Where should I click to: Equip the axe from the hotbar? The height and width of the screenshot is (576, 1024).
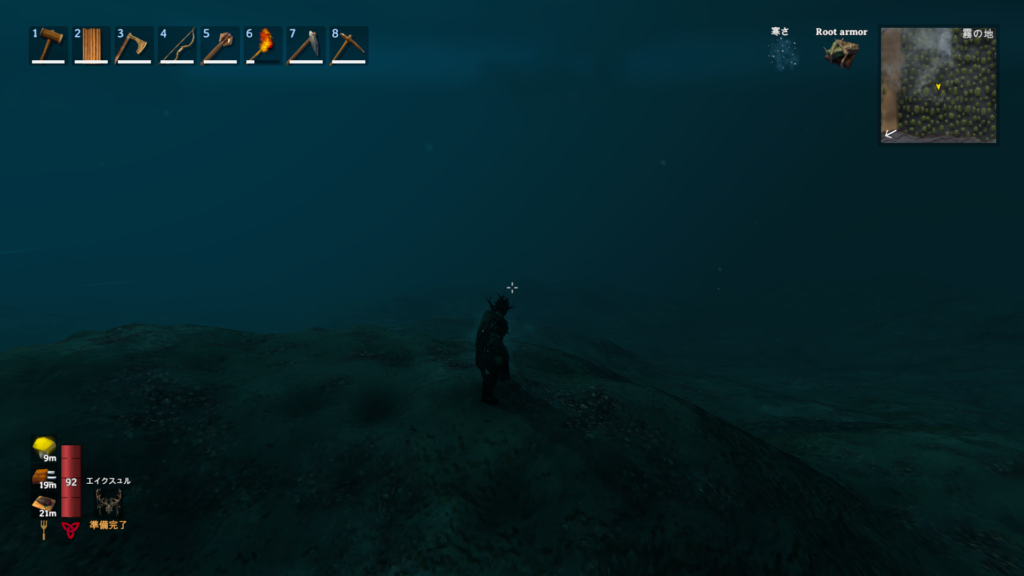[x=133, y=45]
